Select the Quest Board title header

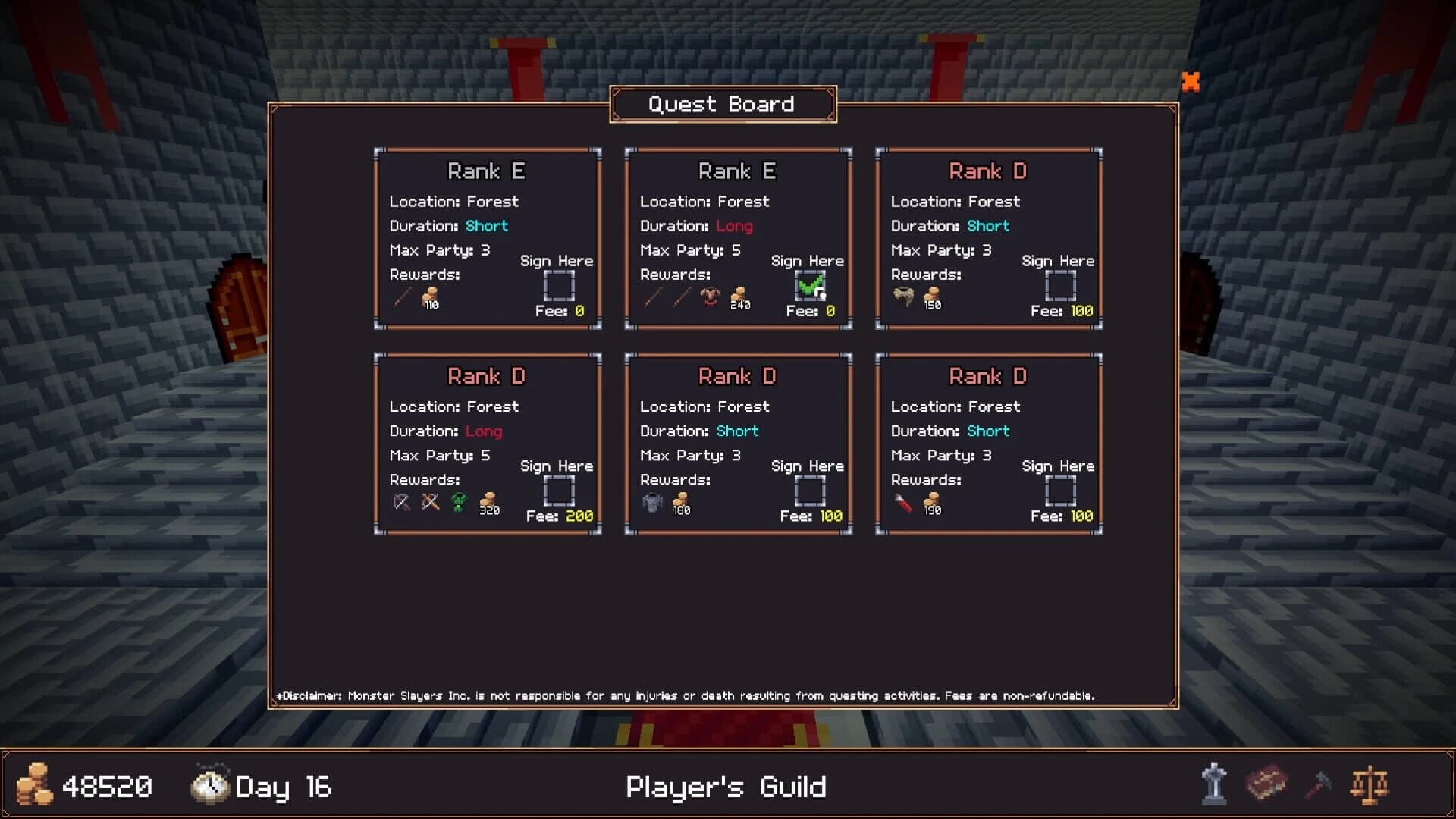722,105
